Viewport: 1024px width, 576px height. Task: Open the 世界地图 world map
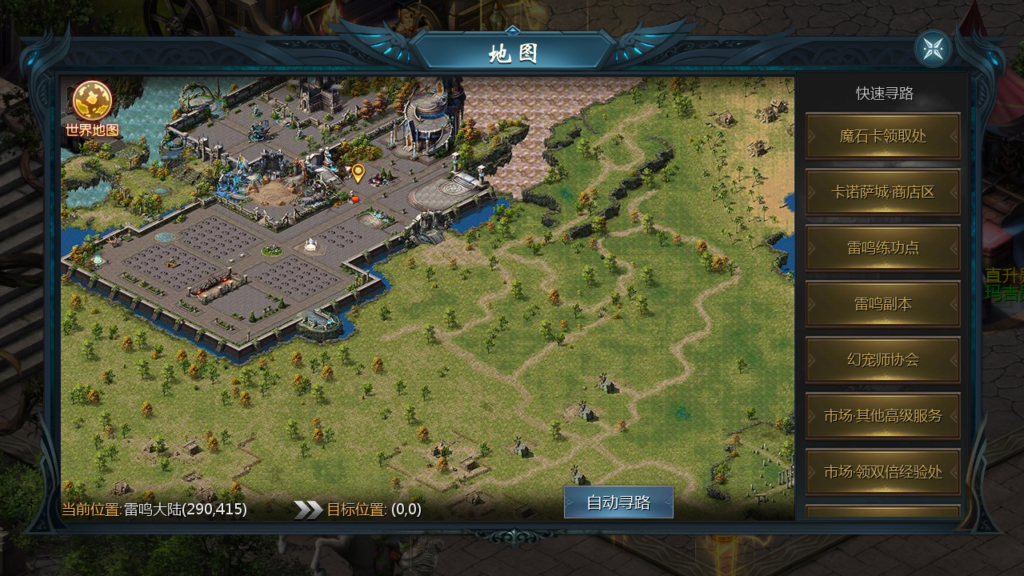click(92, 108)
